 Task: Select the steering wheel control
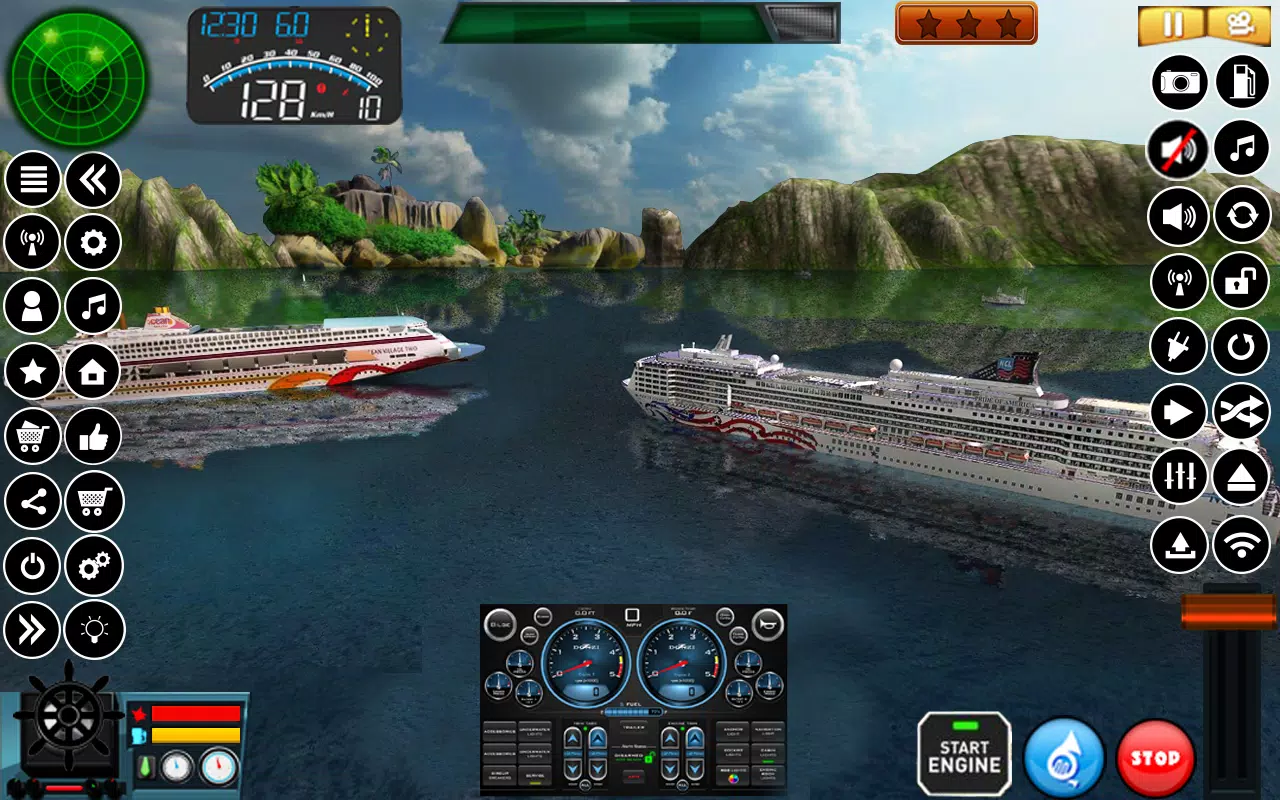[x=67, y=718]
